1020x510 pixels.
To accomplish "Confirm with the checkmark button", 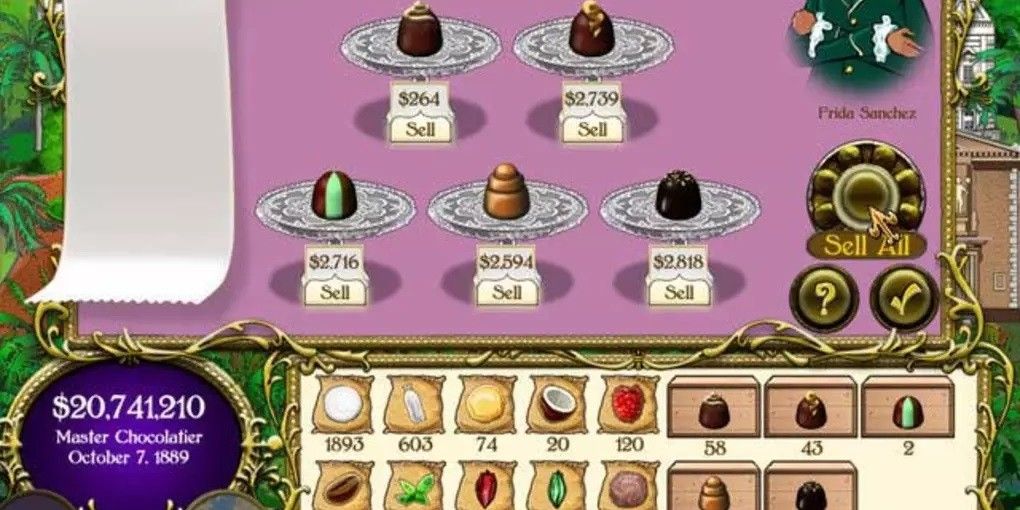I will click(903, 297).
